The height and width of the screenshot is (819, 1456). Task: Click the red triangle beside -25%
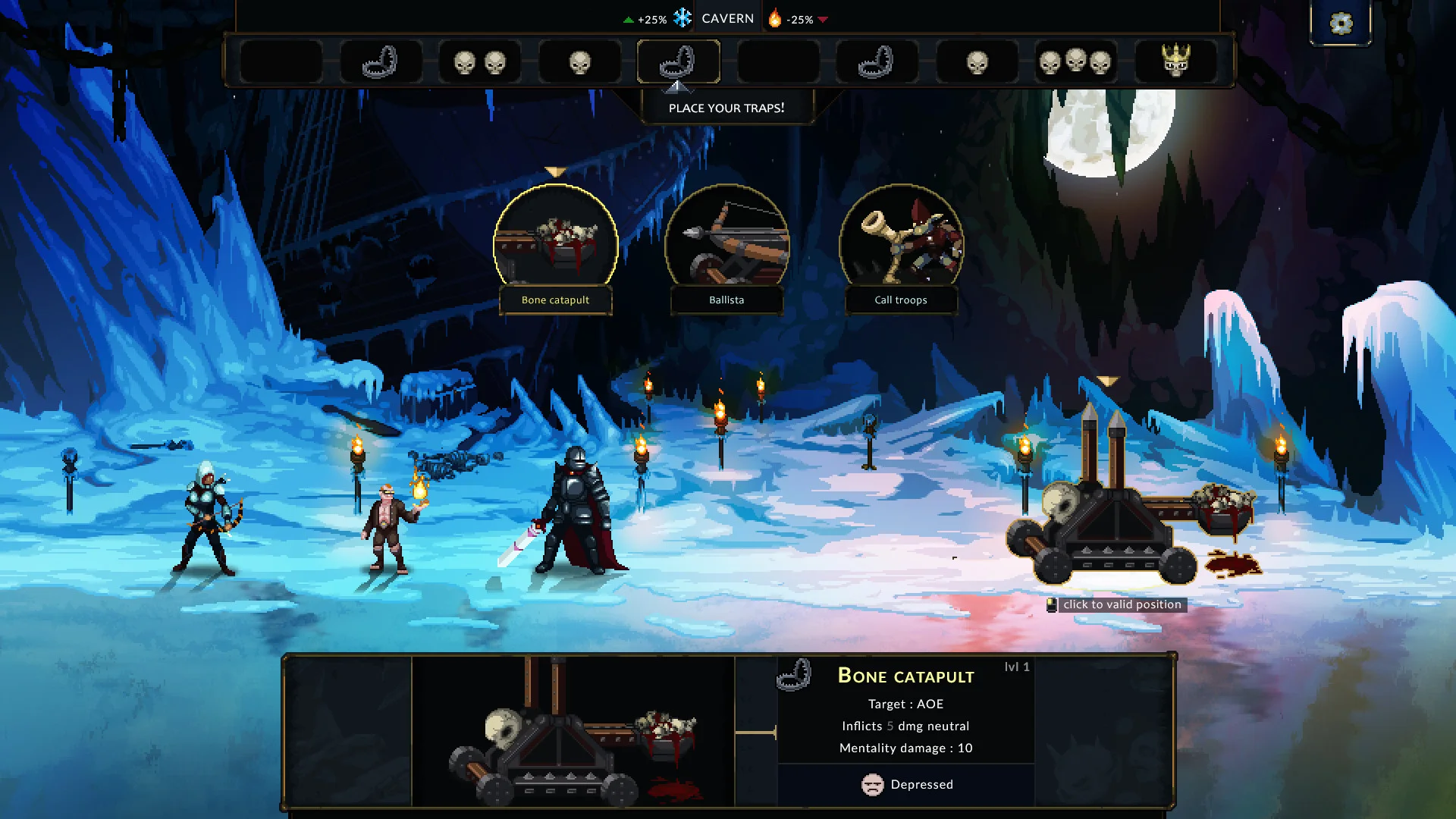pyautogui.click(x=826, y=20)
